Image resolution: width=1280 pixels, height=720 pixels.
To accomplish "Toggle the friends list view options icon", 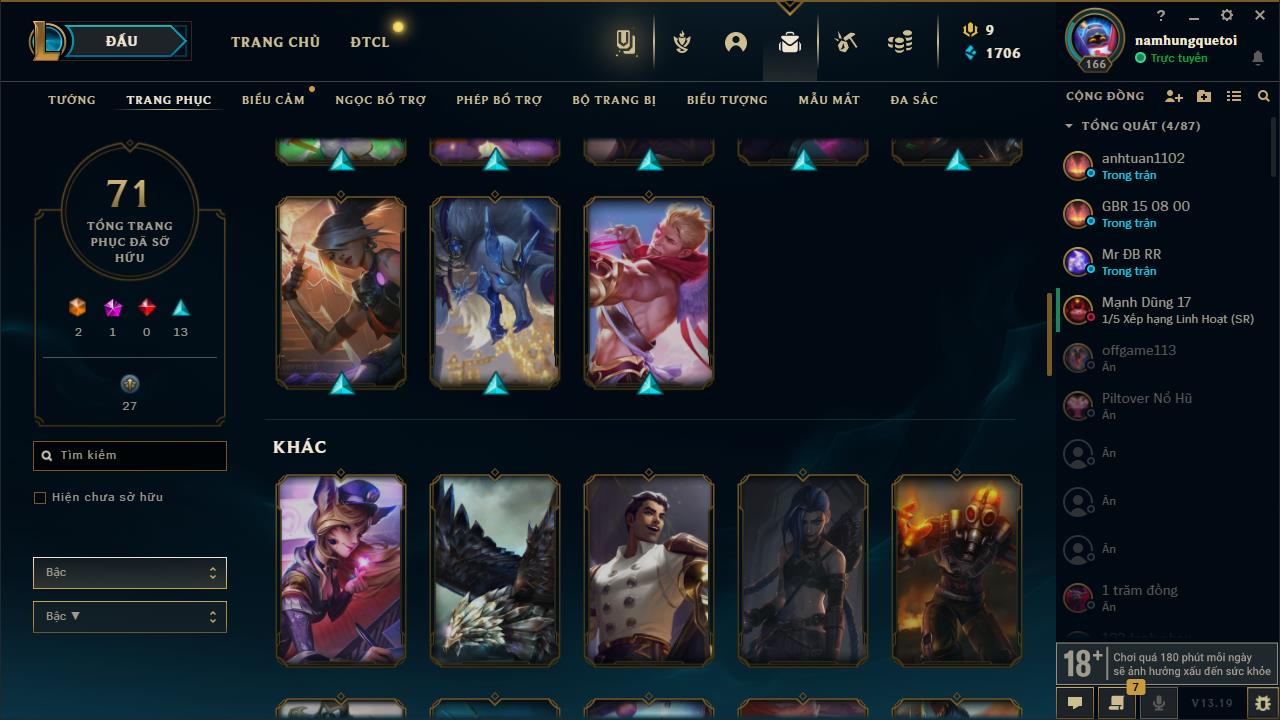I will 1234,96.
